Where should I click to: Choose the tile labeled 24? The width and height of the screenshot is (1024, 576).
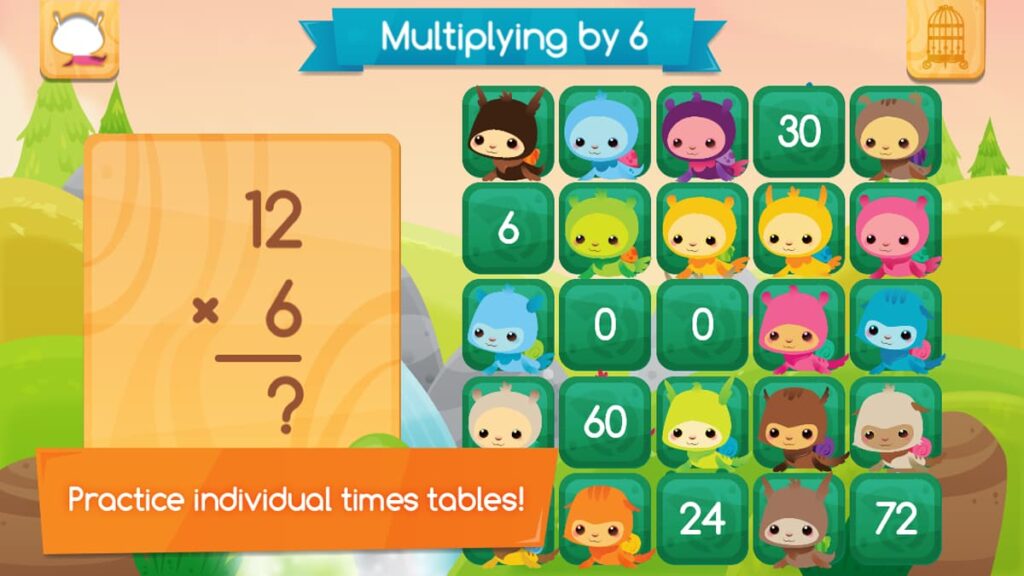(x=702, y=519)
